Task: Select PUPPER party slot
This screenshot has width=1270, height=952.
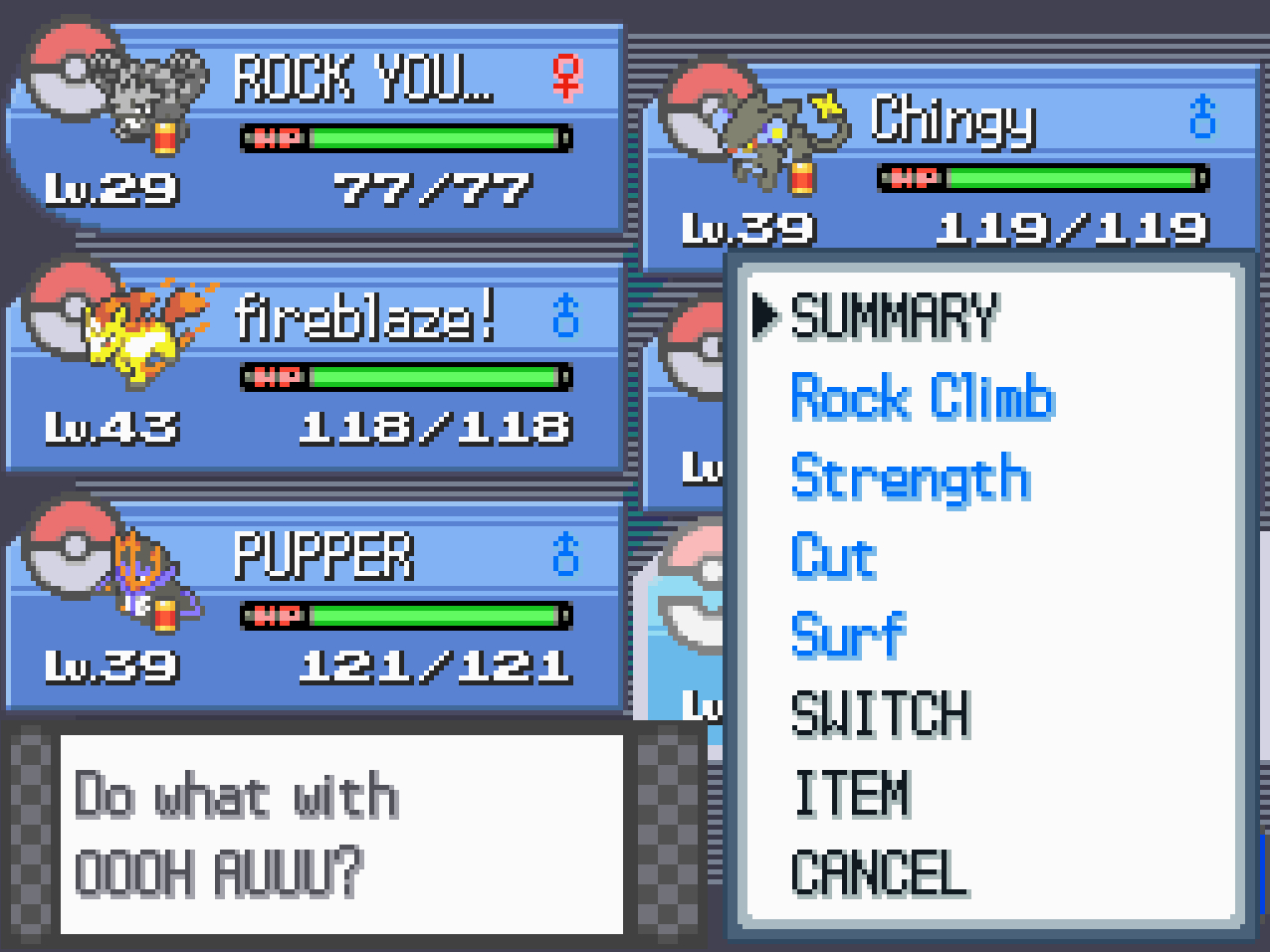Action: [x=314, y=607]
